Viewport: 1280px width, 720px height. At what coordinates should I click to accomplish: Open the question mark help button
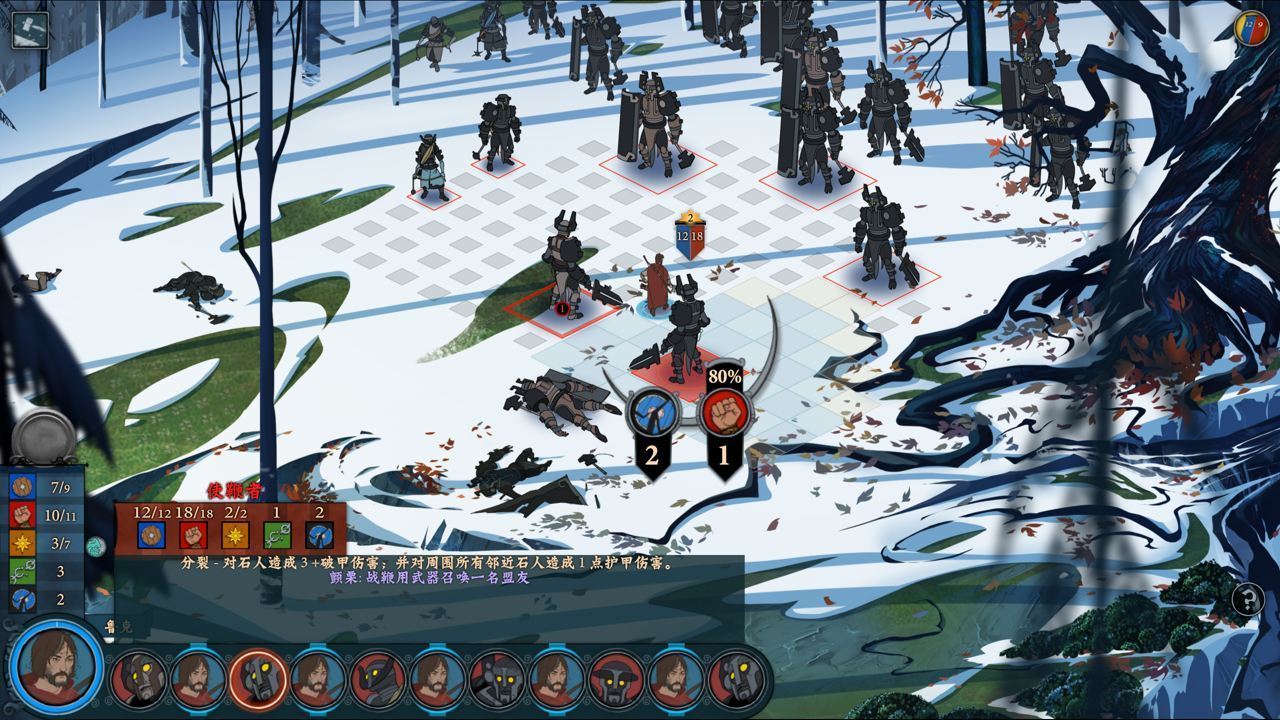click(x=1247, y=600)
